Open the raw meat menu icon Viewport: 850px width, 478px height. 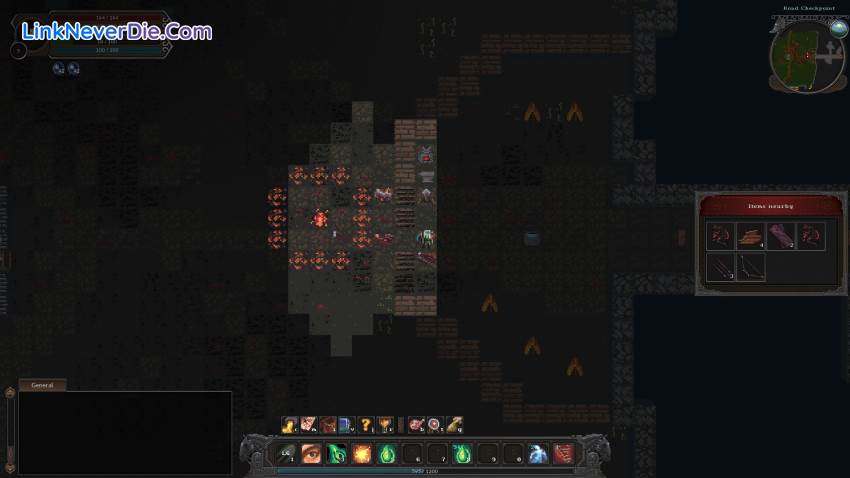click(x=415, y=424)
